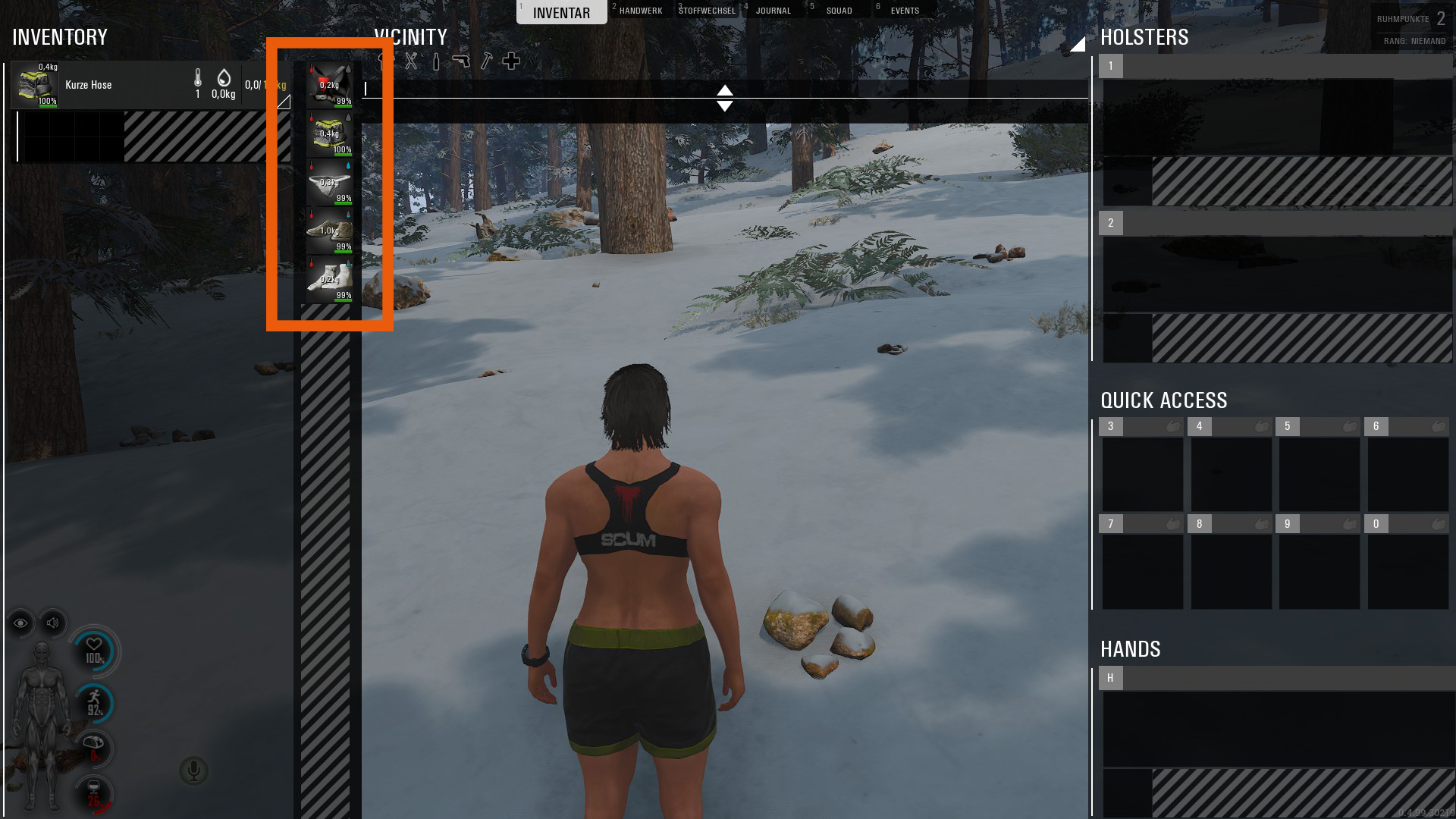
Task: Choose the white socks equipment slot
Action: tap(329, 279)
